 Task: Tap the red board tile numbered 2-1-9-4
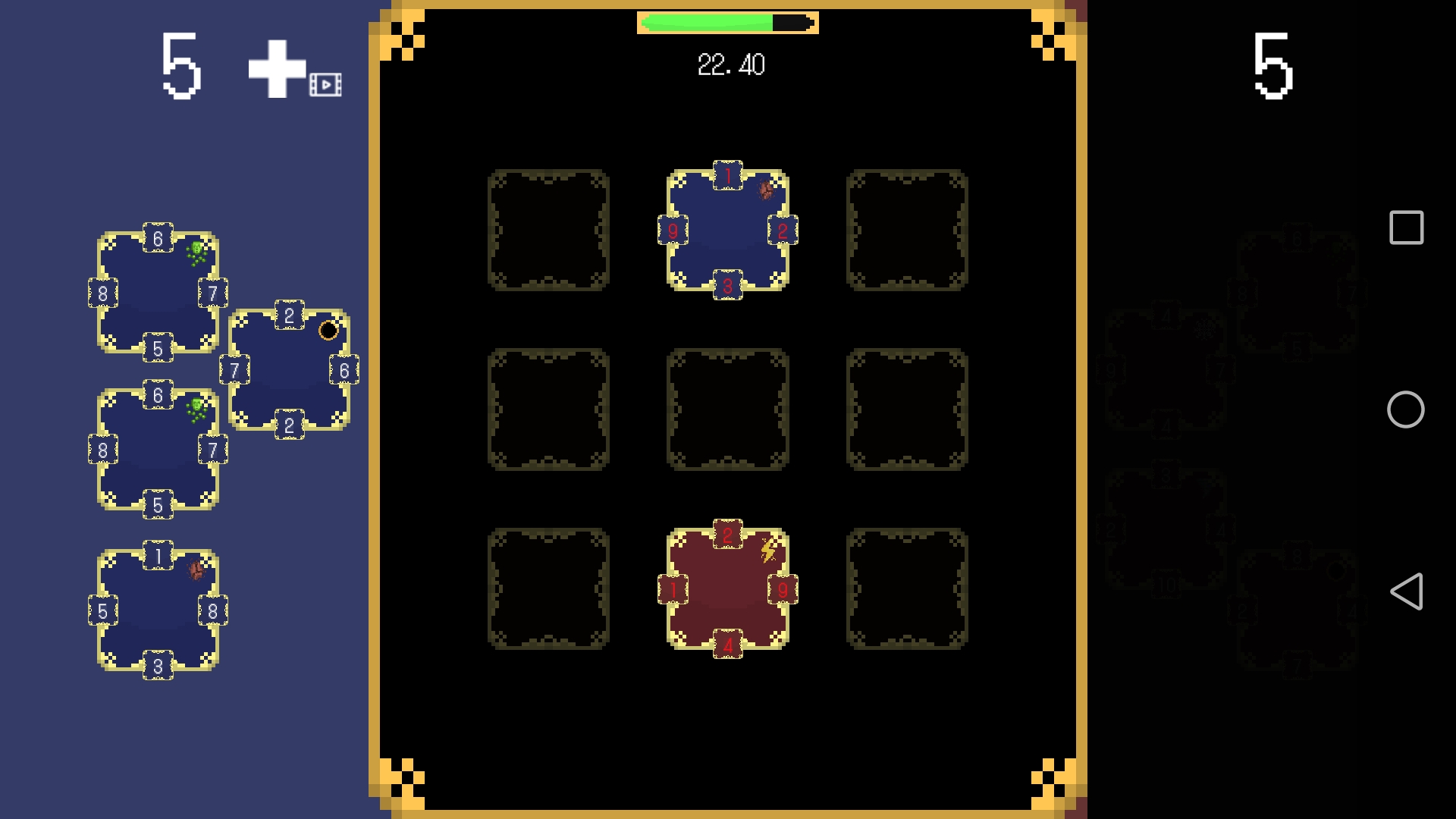(x=727, y=588)
